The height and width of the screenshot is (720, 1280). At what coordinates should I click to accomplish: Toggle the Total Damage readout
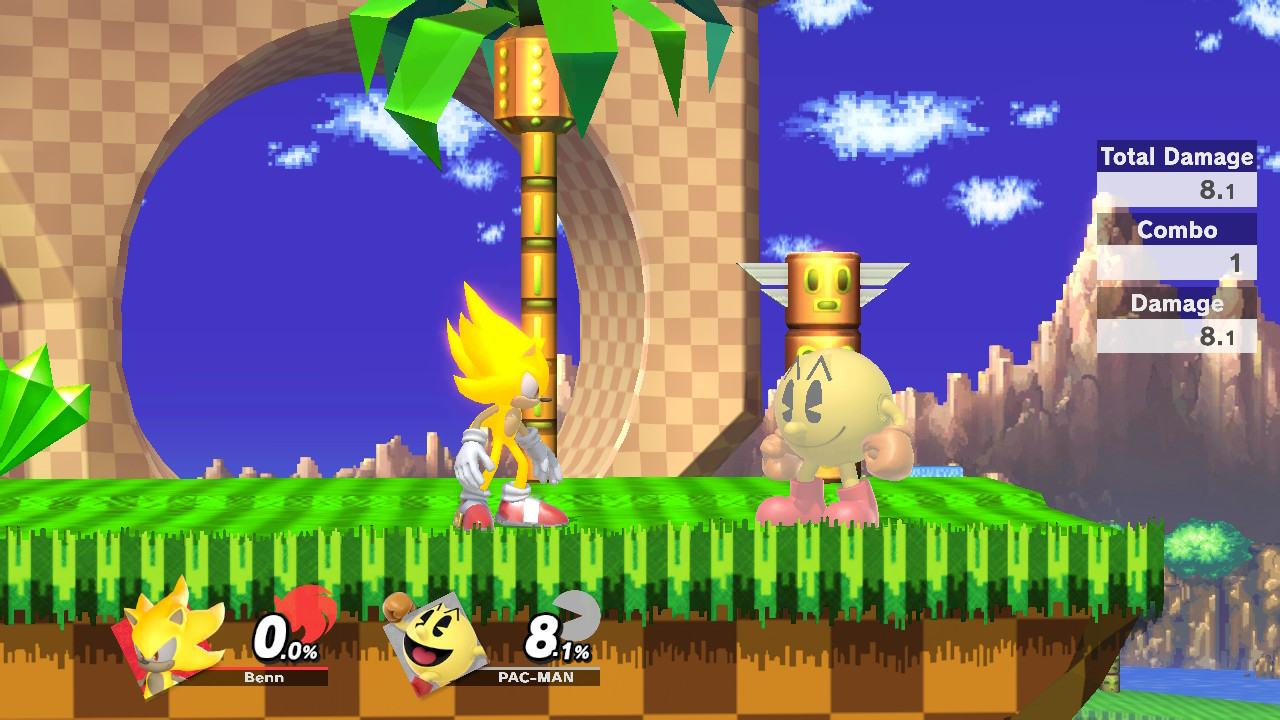point(1176,170)
